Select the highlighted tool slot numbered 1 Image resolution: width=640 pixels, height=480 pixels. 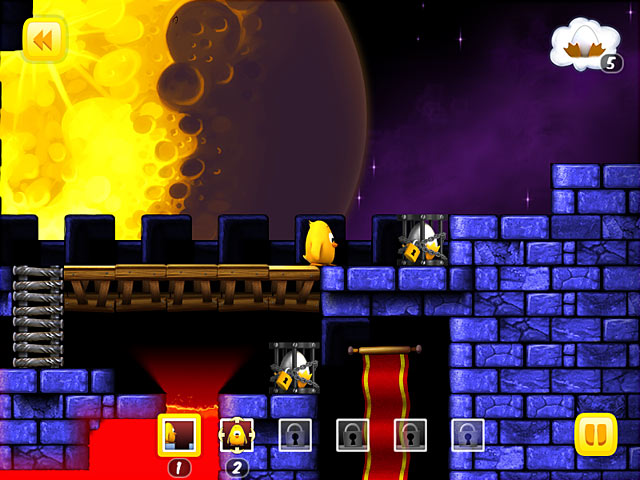[179, 434]
